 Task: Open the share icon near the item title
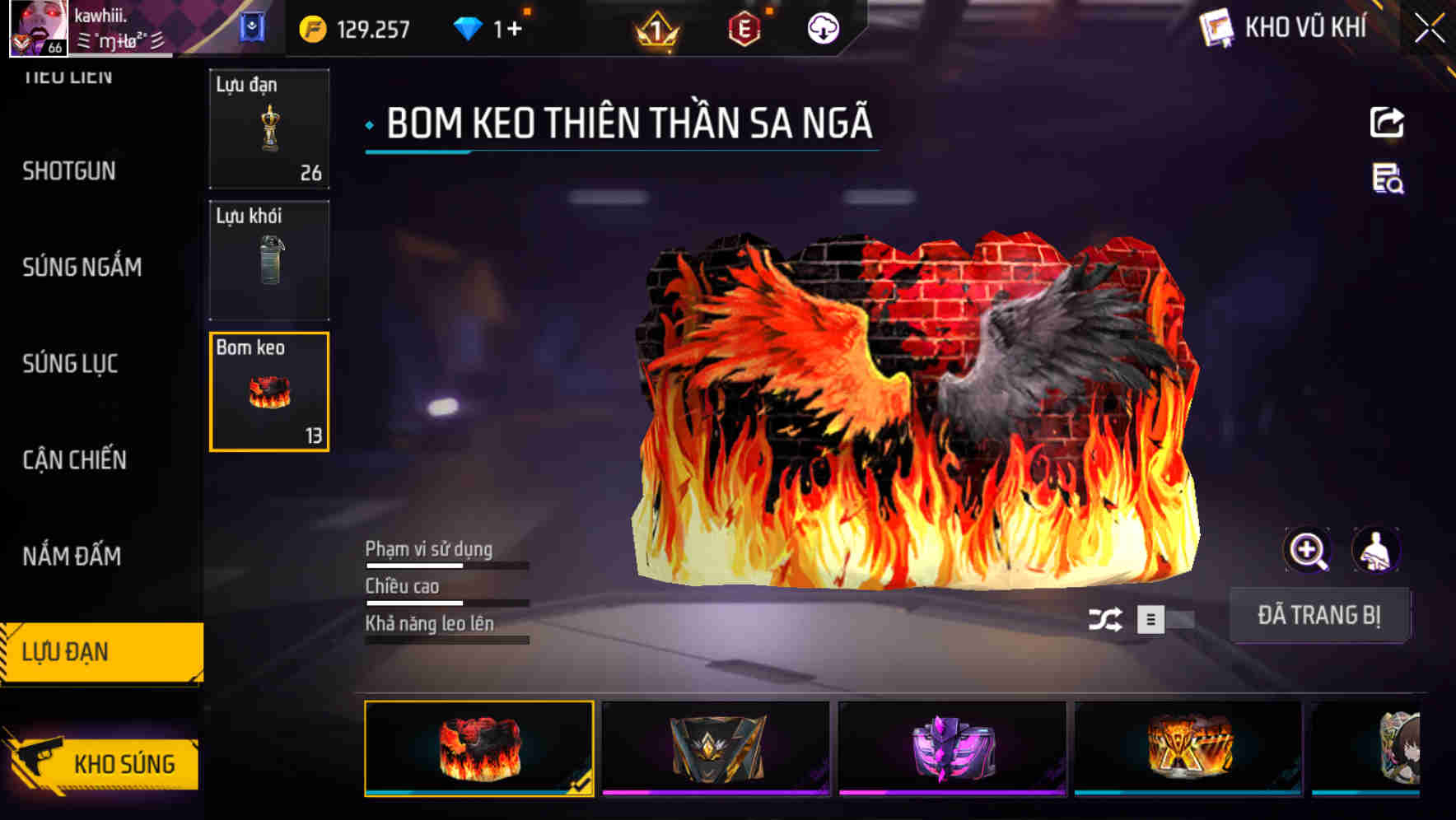pos(1387,122)
